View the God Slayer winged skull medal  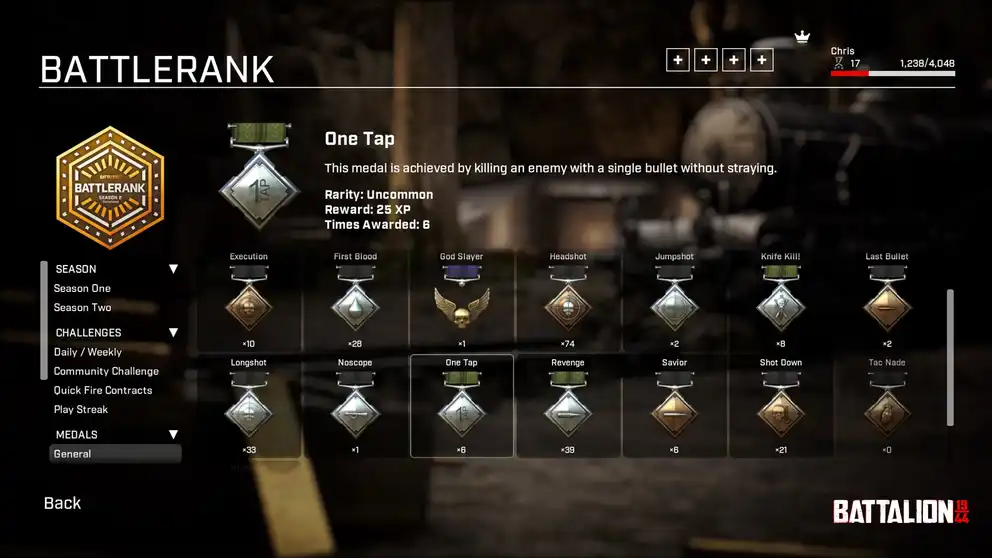coord(461,303)
